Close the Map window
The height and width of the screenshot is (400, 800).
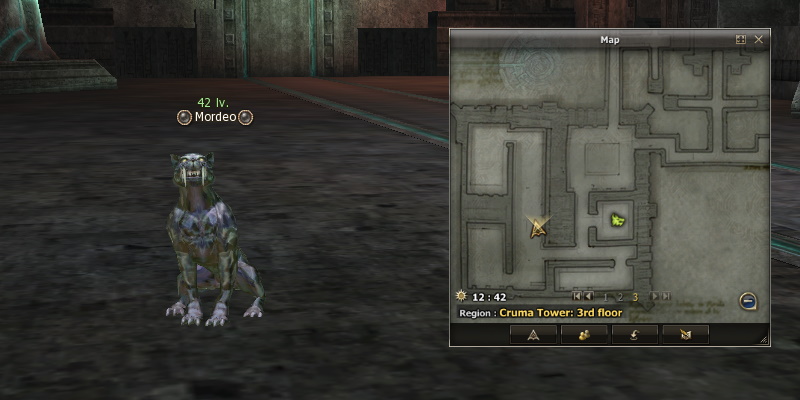(x=759, y=40)
